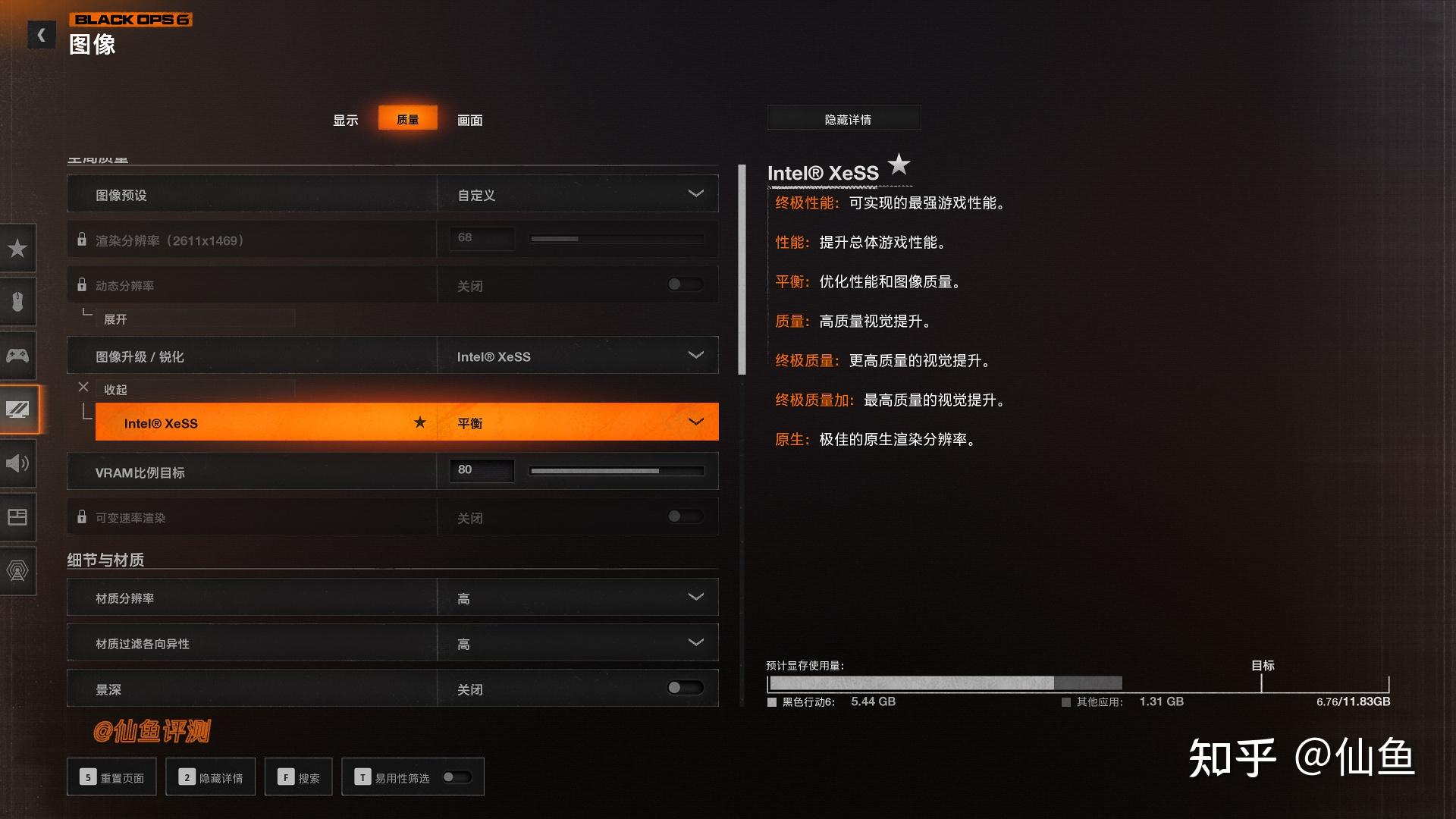The width and height of the screenshot is (1456, 819).
Task: Open the 材质分辨率 dropdown
Action: pos(578,598)
